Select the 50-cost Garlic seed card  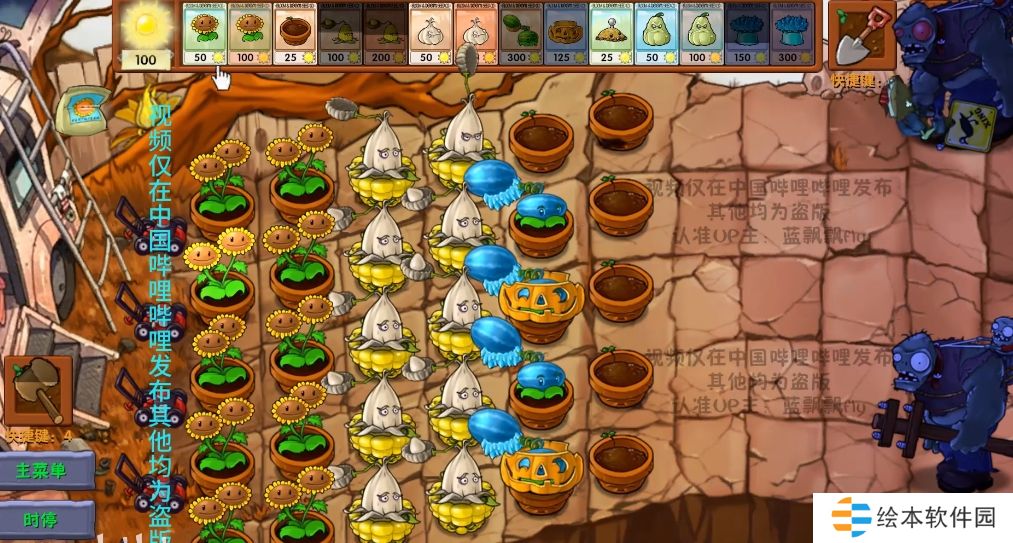pyautogui.click(x=428, y=36)
